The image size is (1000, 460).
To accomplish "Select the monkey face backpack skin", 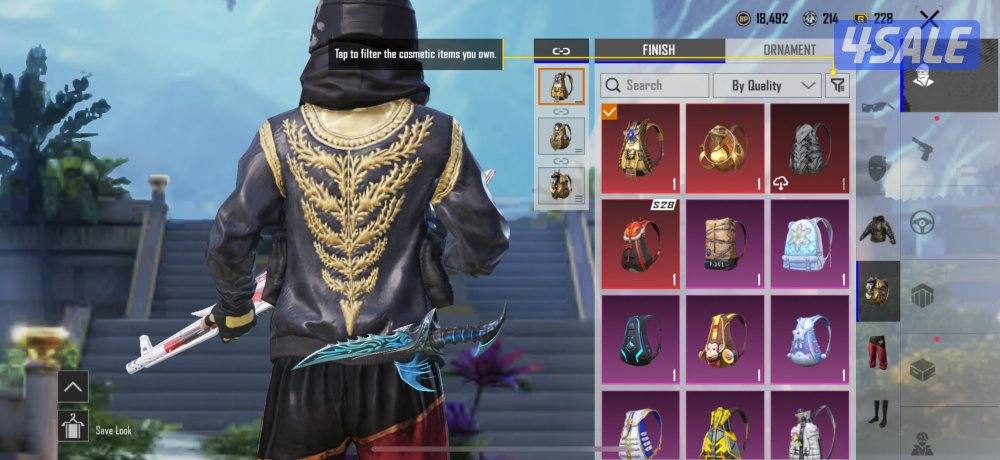I will (724, 339).
